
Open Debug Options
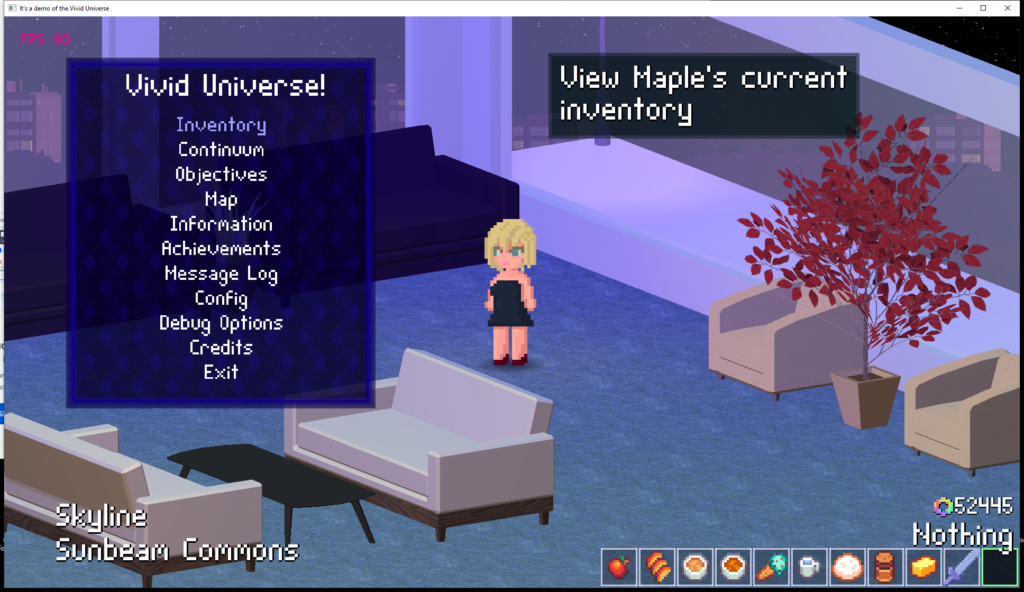pyautogui.click(x=221, y=323)
